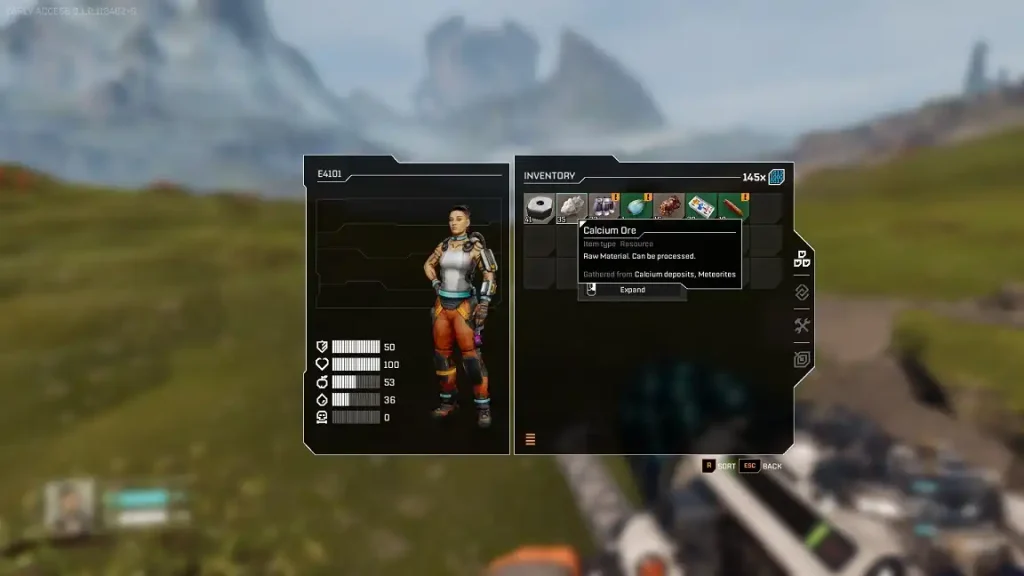The height and width of the screenshot is (576, 1024).
Task: Select the red-brown rod item slot
Action: point(733,208)
